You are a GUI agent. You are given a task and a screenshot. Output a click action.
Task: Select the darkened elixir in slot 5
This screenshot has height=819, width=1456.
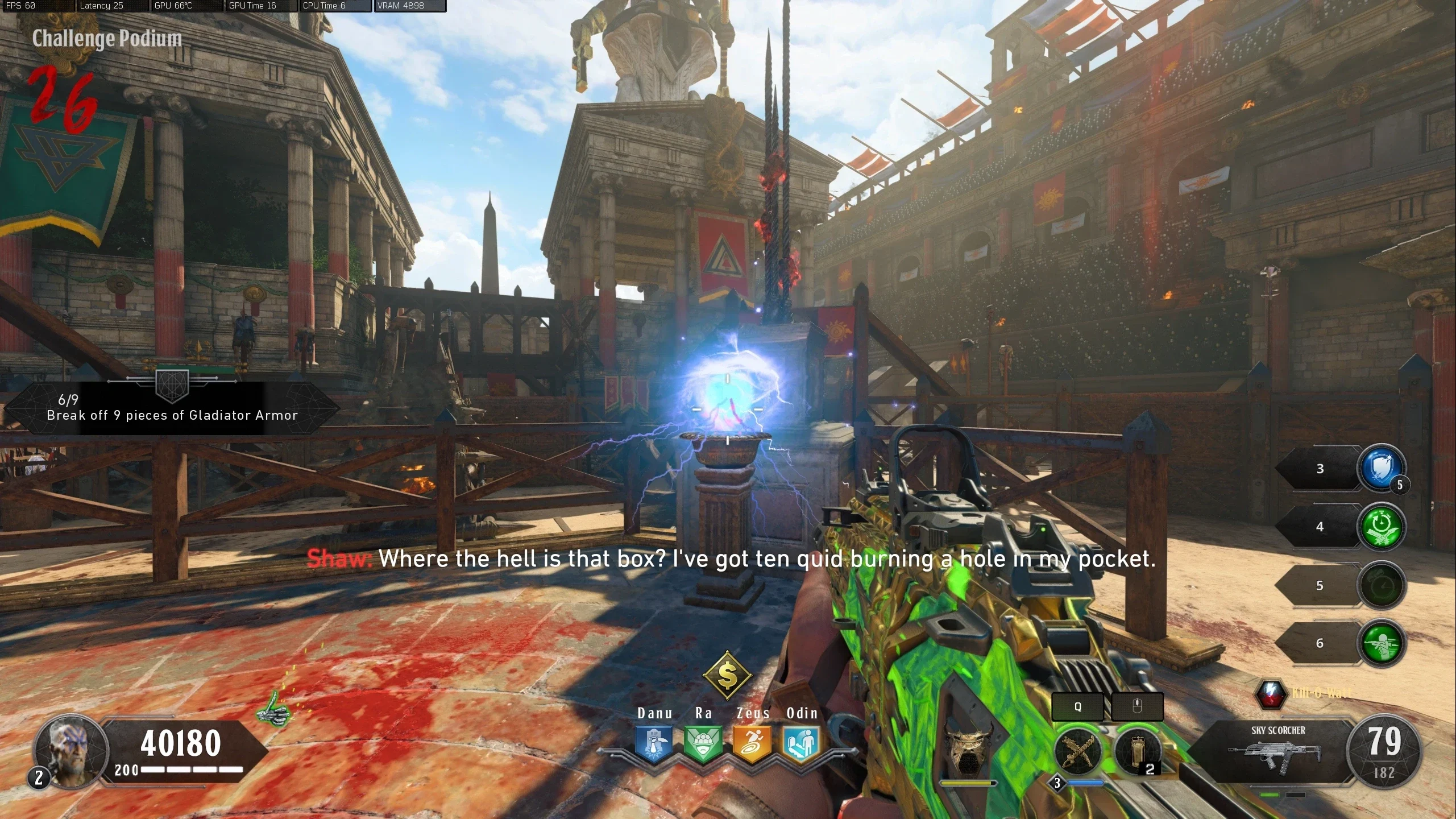point(1381,585)
